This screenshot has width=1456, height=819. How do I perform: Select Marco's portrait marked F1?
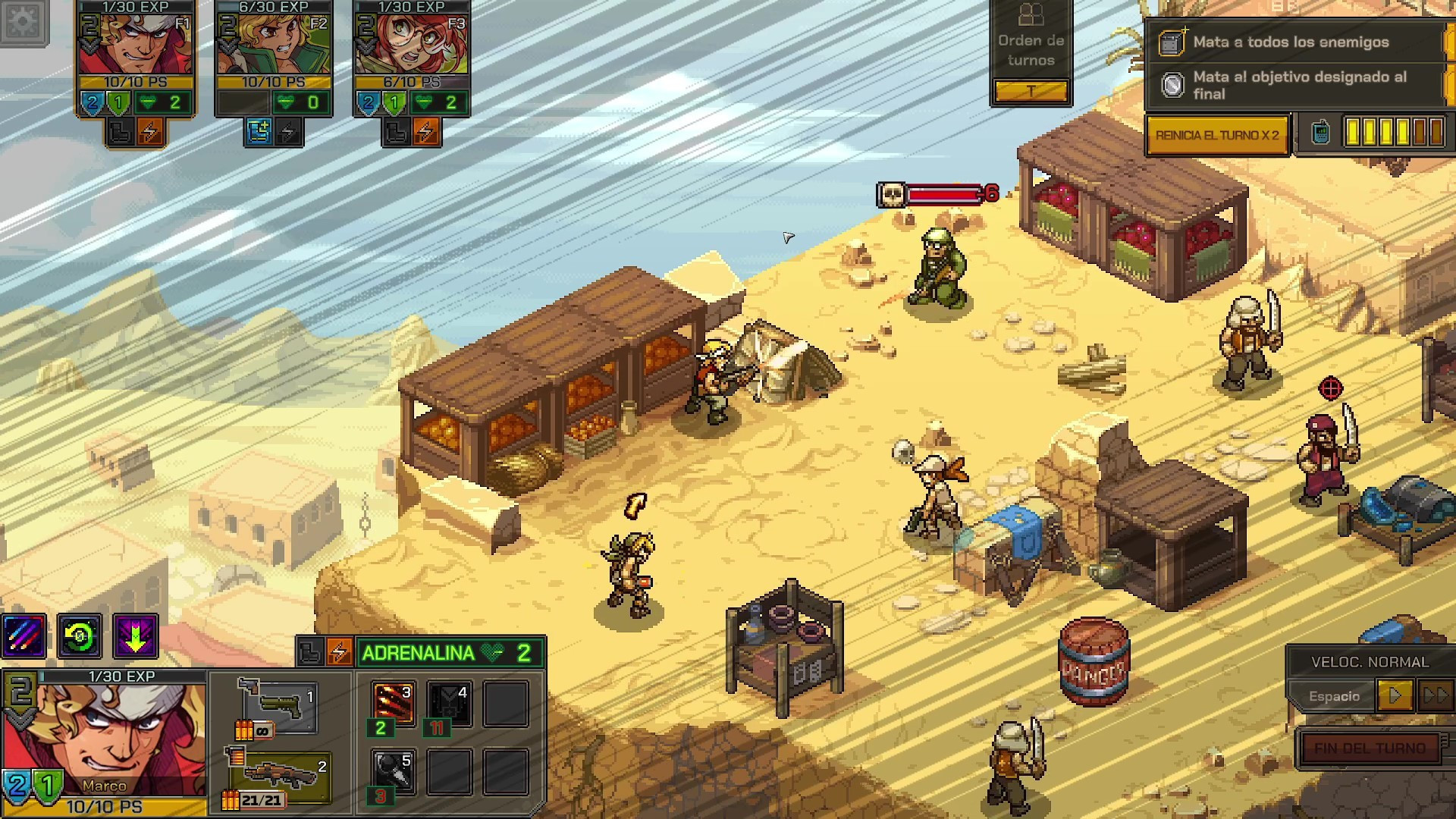136,44
